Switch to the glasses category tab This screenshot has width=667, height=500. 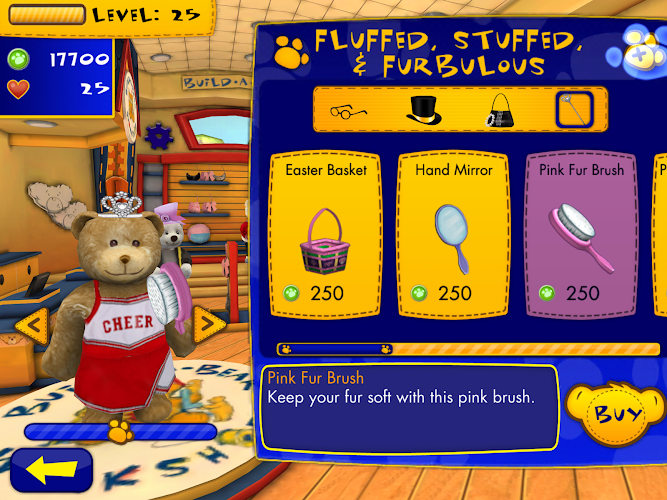347,109
